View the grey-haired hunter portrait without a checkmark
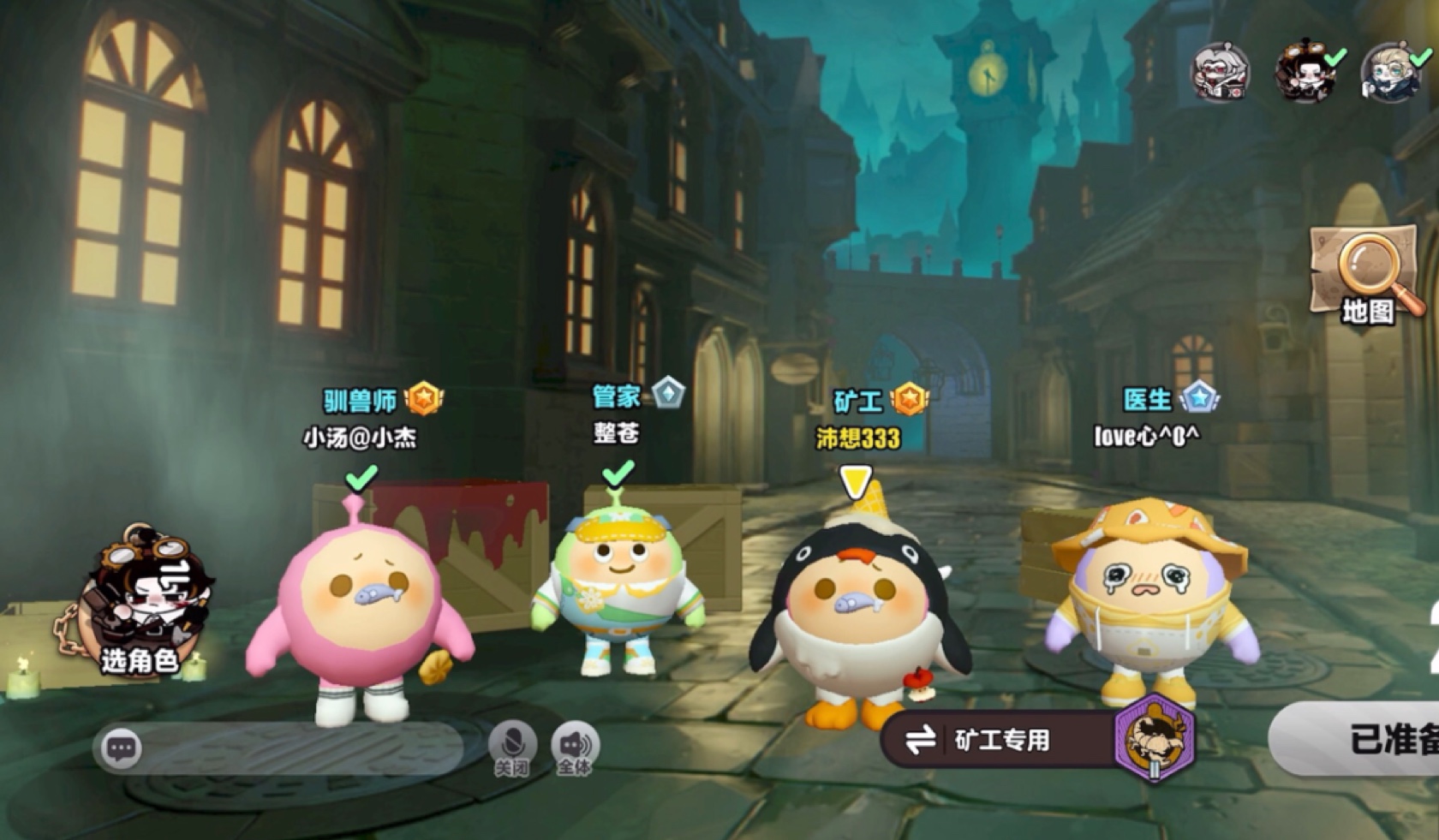This screenshot has height=840, width=1439. [x=1220, y=72]
